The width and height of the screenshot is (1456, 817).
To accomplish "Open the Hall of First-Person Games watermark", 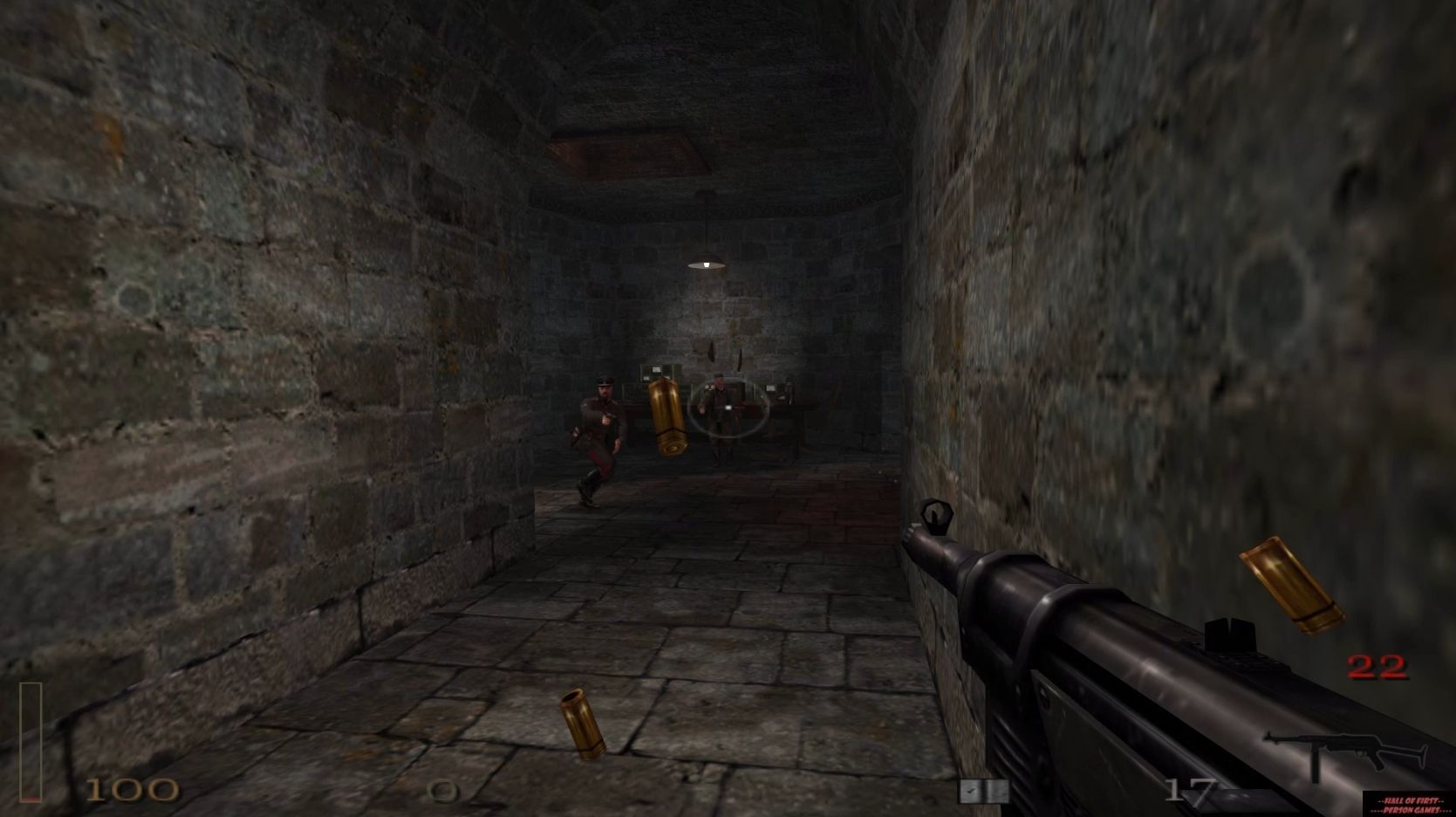I will [x=1407, y=805].
